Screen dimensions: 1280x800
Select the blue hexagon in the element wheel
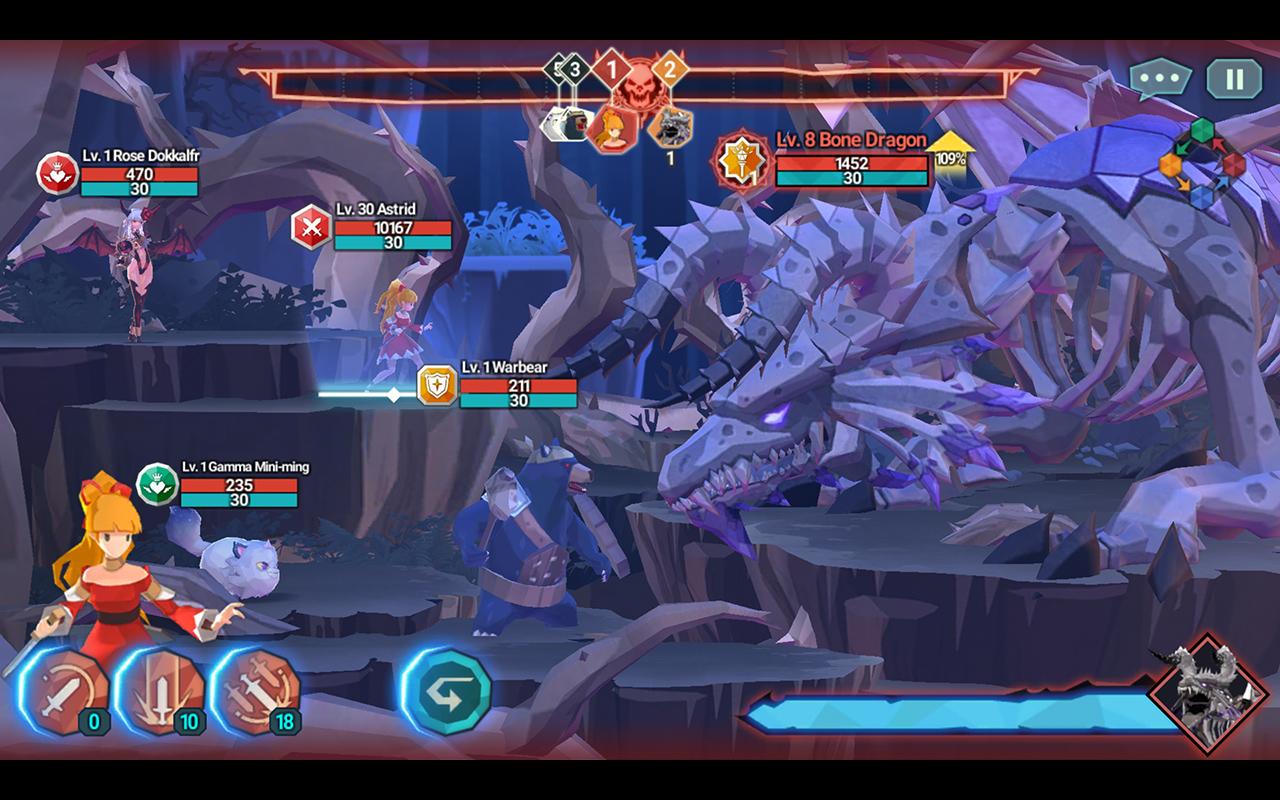(x=1202, y=197)
